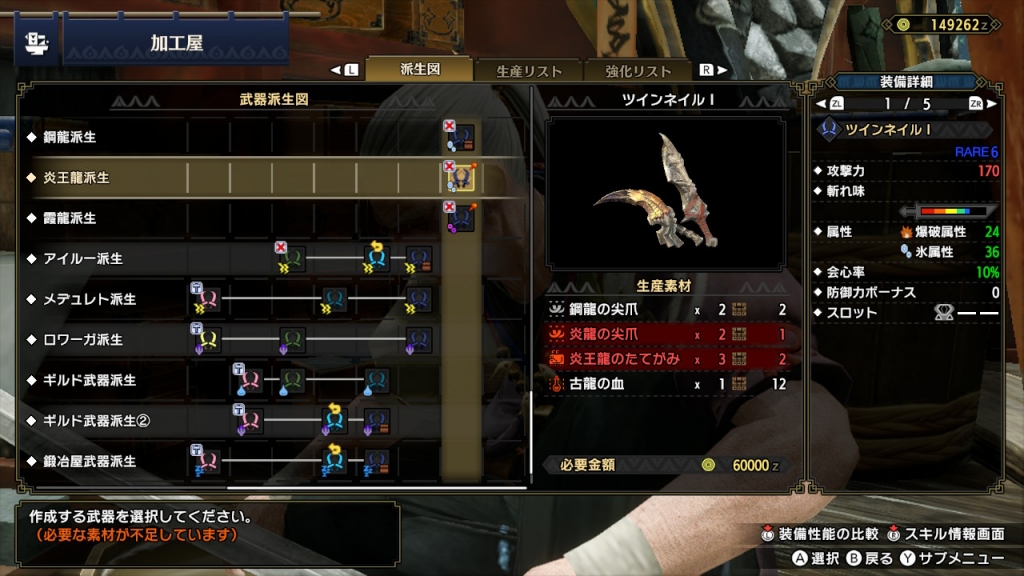Switch to the 強化リスト tab
The height and width of the screenshot is (576, 1024).
pyautogui.click(x=638, y=71)
